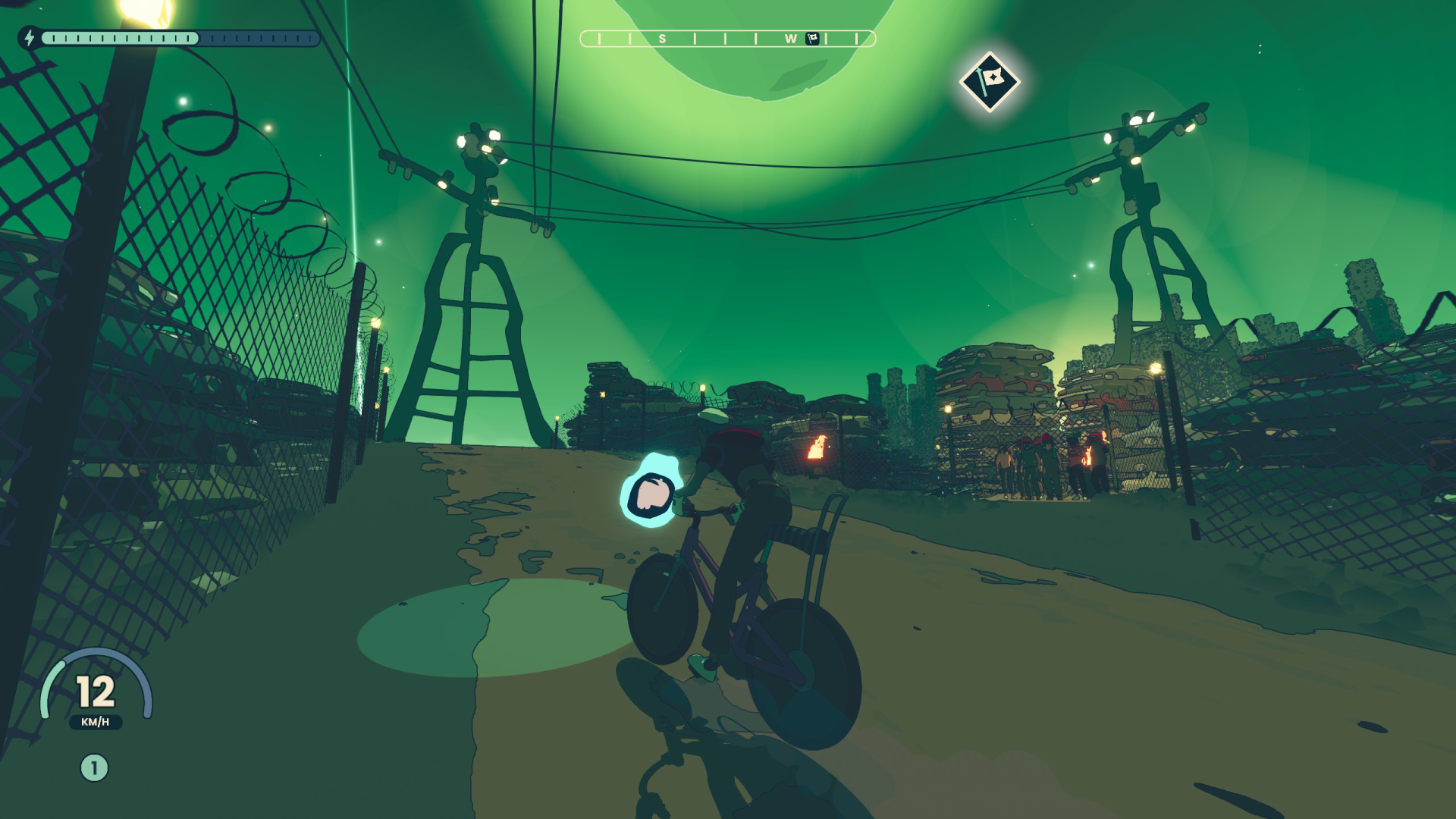This screenshot has height=819, width=1456.
Task: Click the flag waypoint icon on the compass
Action: click(x=814, y=36)
